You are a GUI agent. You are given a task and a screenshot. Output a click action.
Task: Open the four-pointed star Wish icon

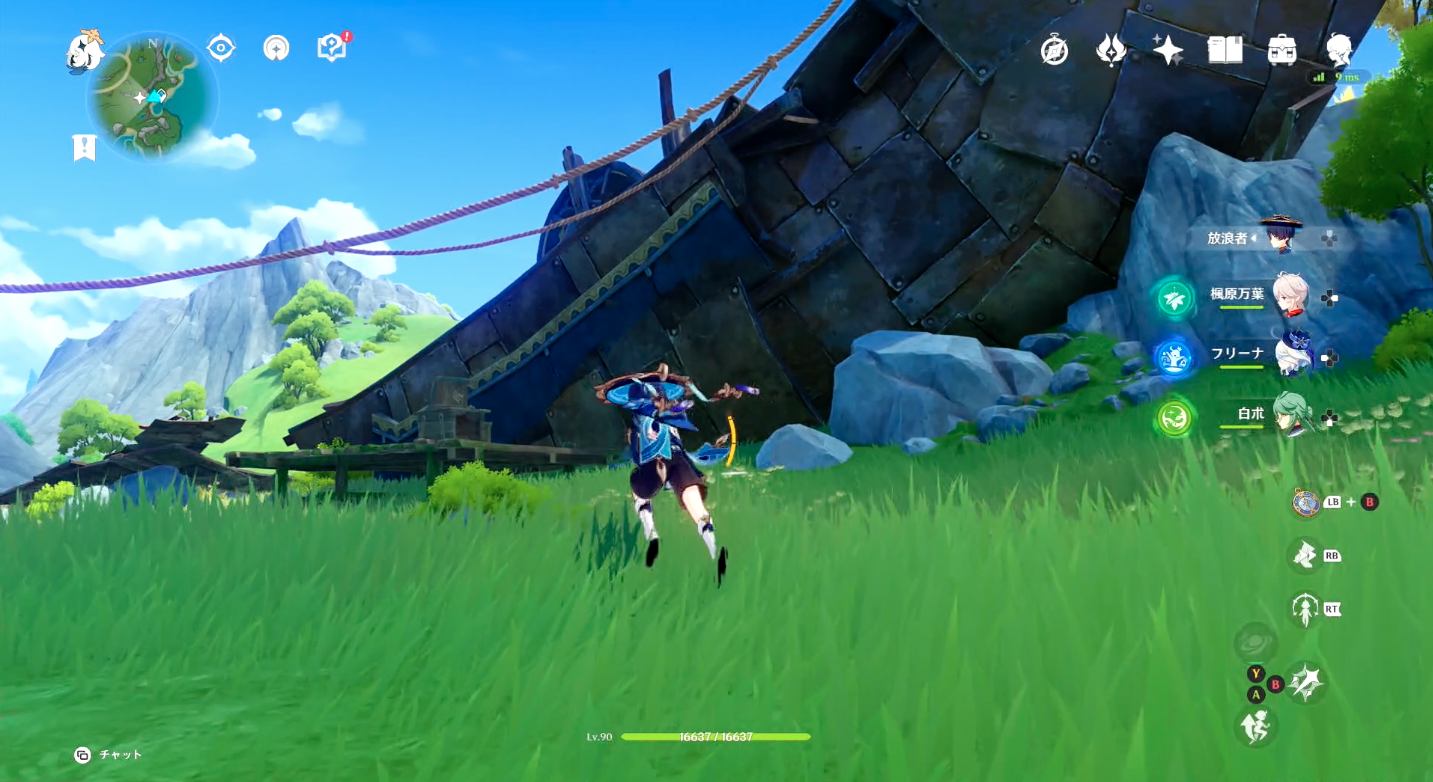(x=1168, y=49)
